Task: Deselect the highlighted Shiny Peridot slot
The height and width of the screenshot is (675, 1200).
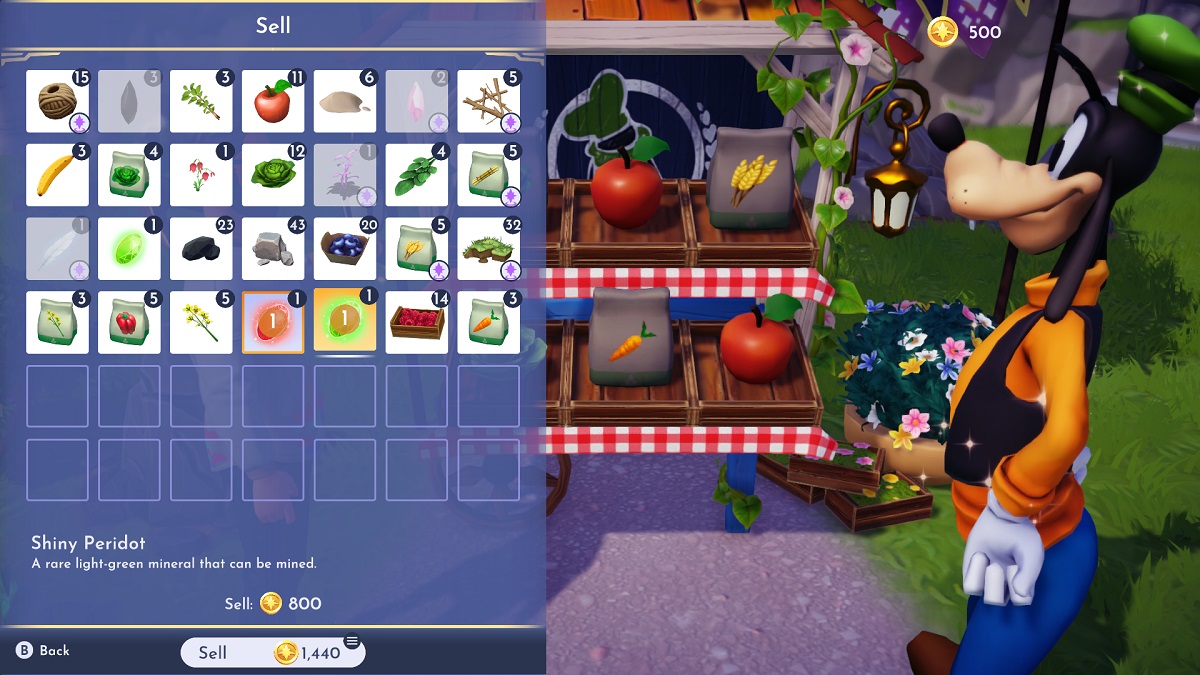Action: (345, 321)
